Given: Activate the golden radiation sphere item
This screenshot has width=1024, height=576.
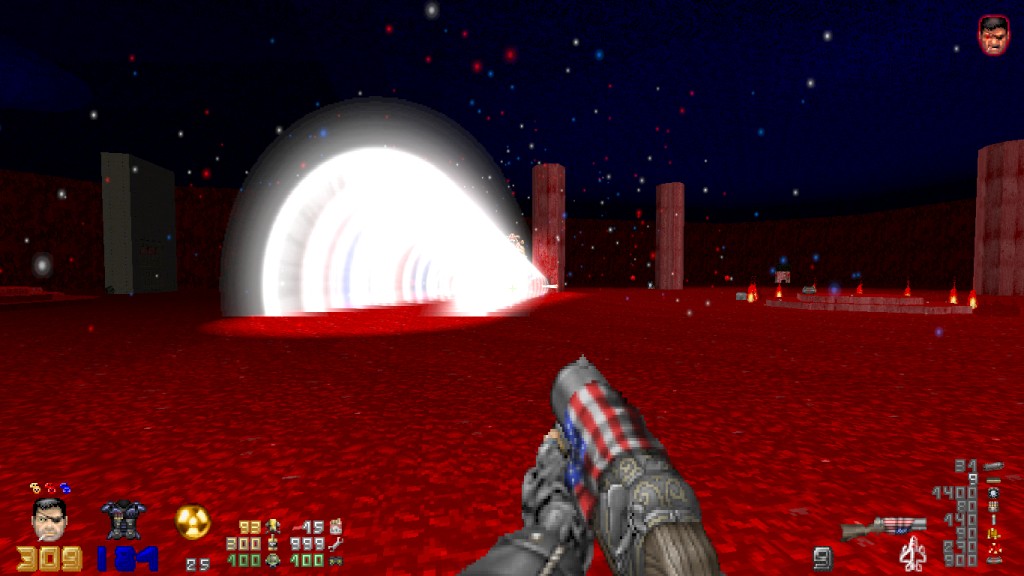Looking at the screenshot, I should [192, 521].
